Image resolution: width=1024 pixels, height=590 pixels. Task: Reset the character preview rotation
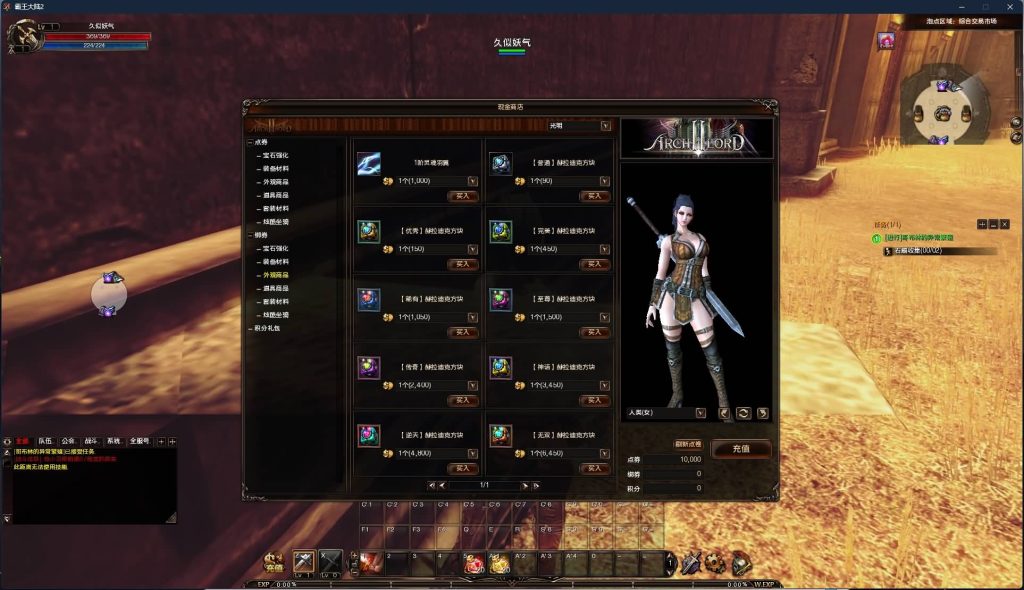[x=743, y=412]
